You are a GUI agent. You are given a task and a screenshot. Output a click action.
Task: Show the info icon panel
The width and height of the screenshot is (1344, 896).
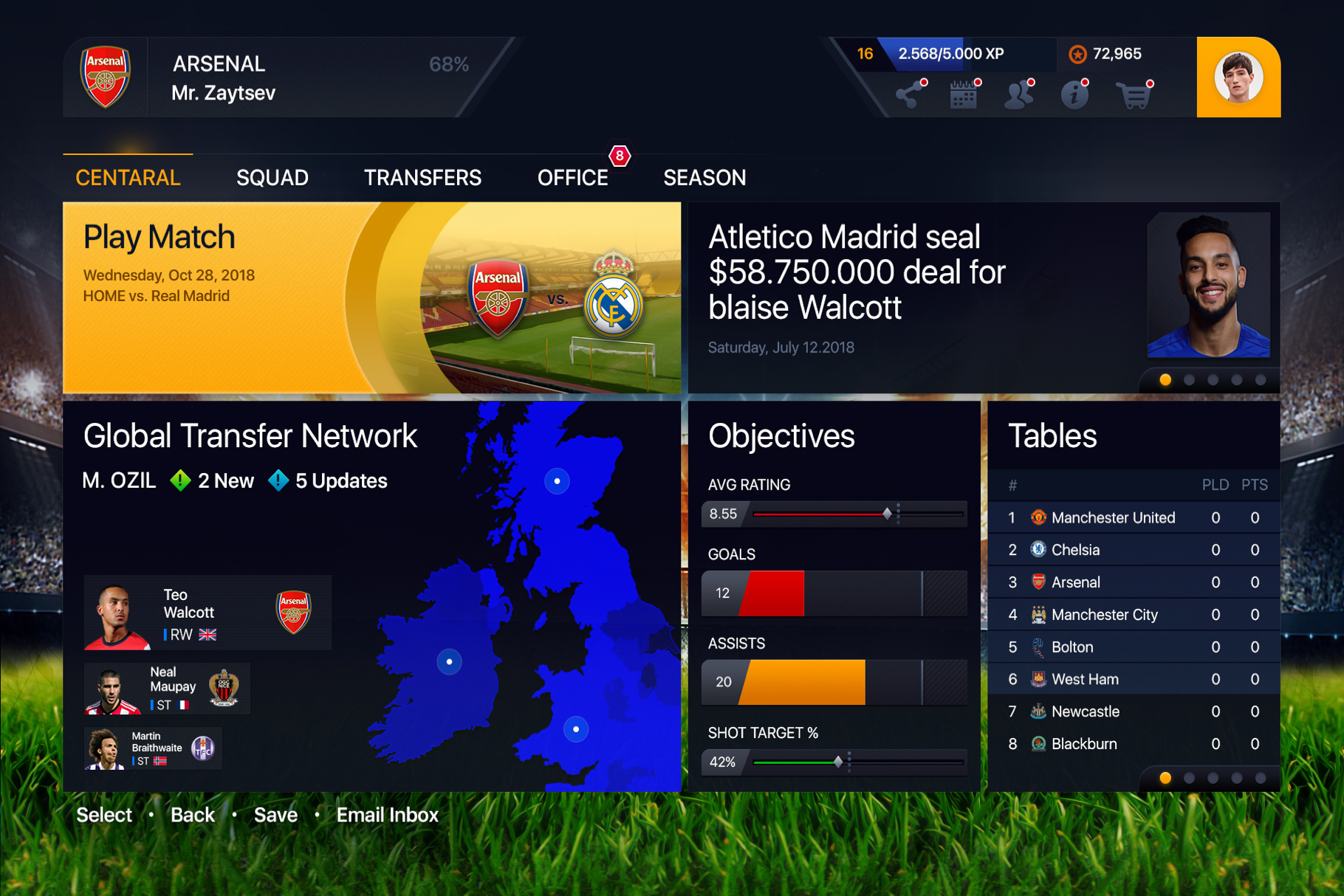(1074, 95)
